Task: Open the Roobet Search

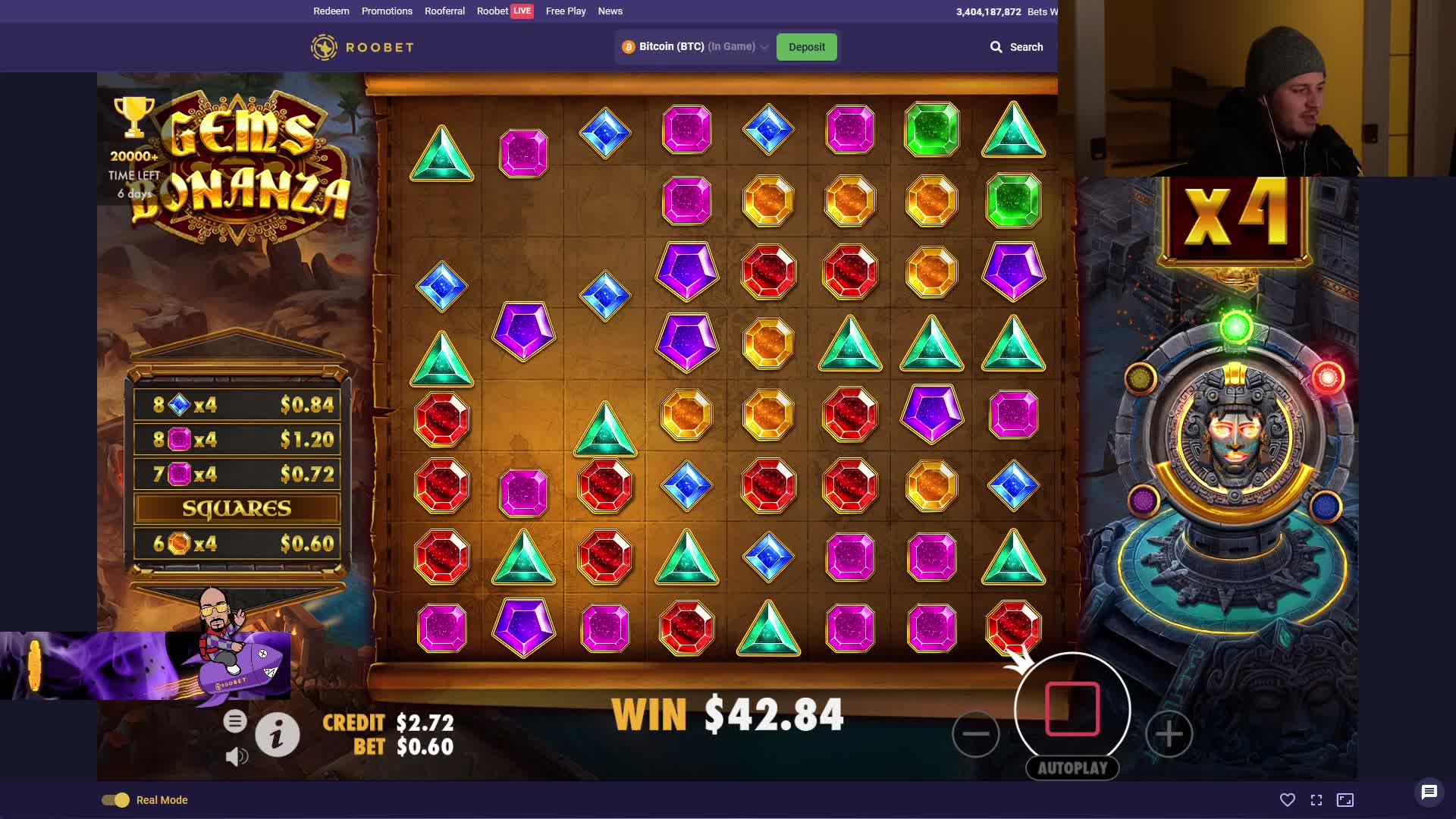Action: pyautogui.click(x=1016, y=47)
